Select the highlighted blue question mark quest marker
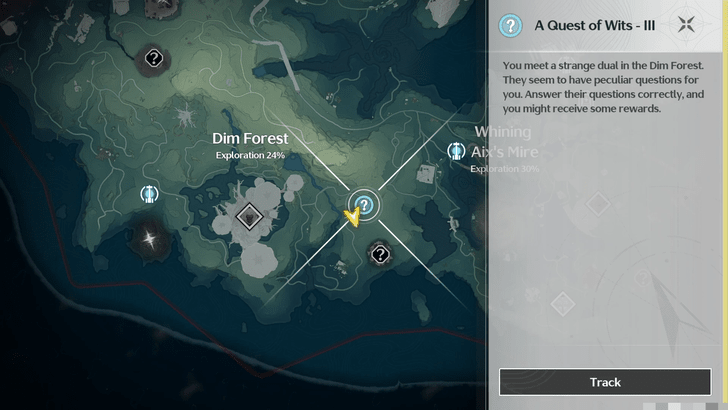 [x=365, y=206]
